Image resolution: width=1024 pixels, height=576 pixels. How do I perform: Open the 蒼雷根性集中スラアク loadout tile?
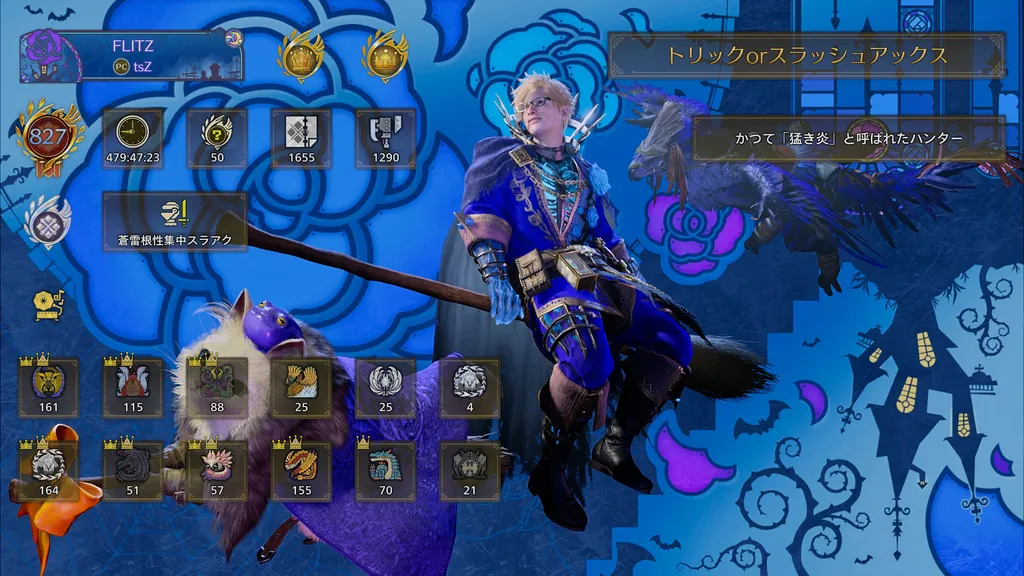click(x=175, y=221)
